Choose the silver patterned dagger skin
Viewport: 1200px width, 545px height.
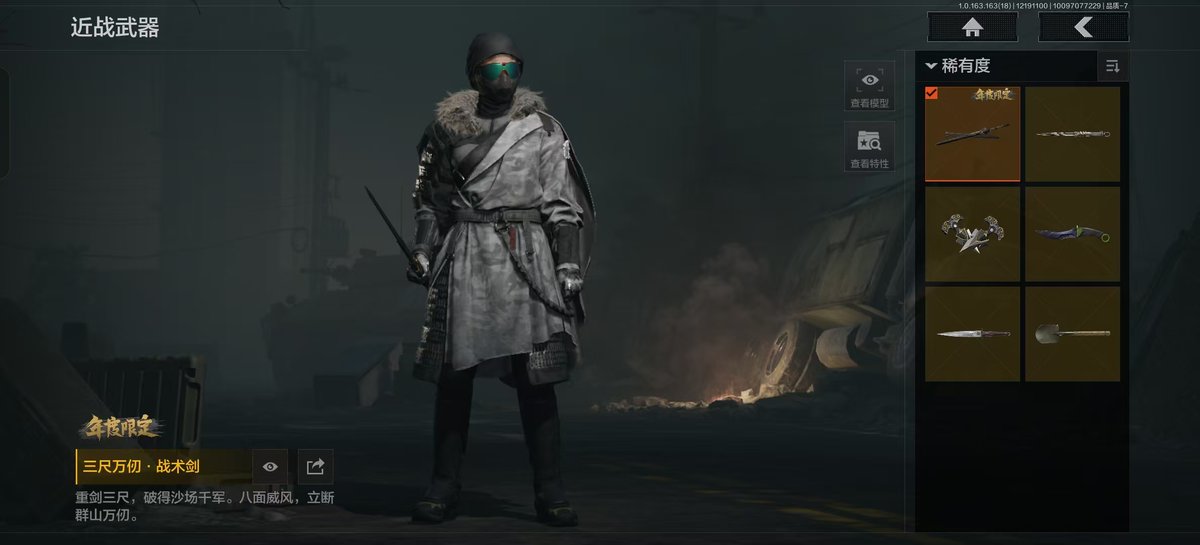[1072, 134]
